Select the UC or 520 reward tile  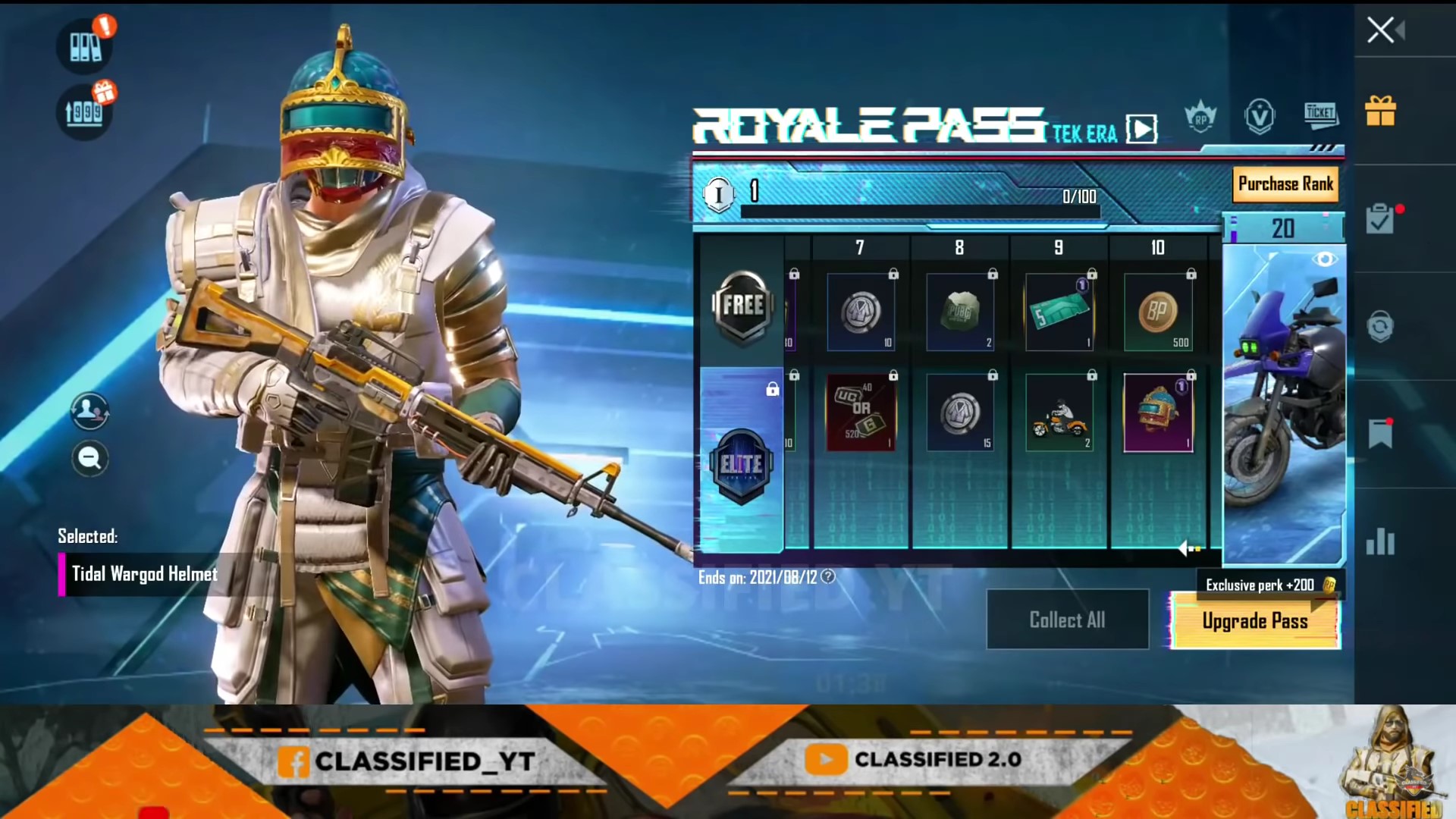tap(861, 413)
